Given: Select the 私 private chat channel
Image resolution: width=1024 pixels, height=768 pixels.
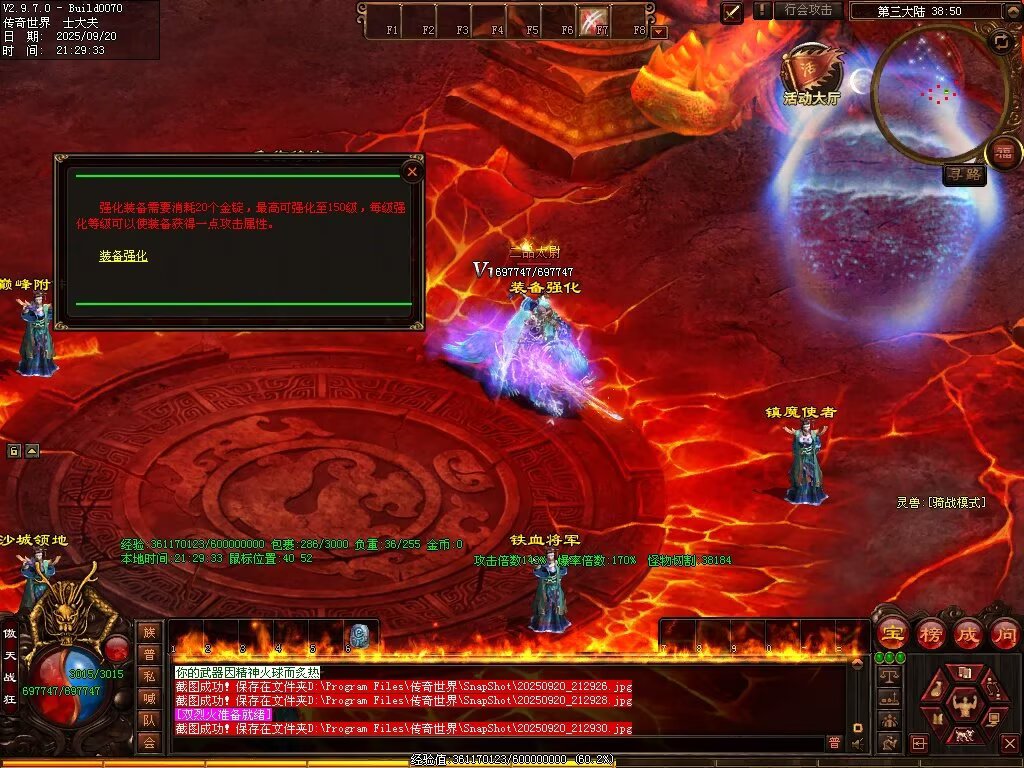Looking at the screenshot, I should pyautogui.click(x=149, y=676).
